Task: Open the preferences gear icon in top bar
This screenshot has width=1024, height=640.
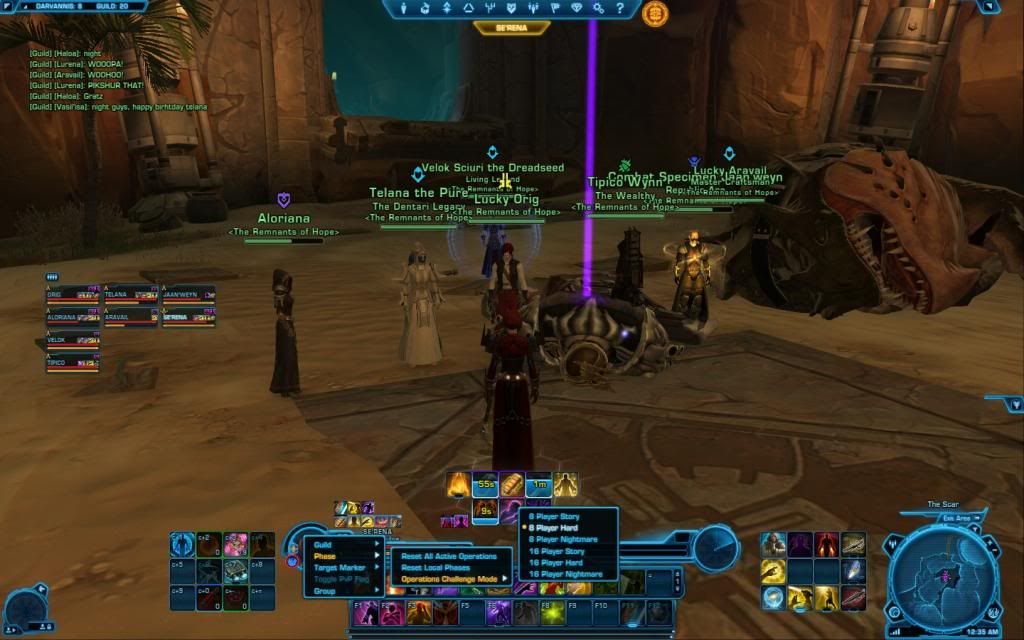Action: coord(597,8)
